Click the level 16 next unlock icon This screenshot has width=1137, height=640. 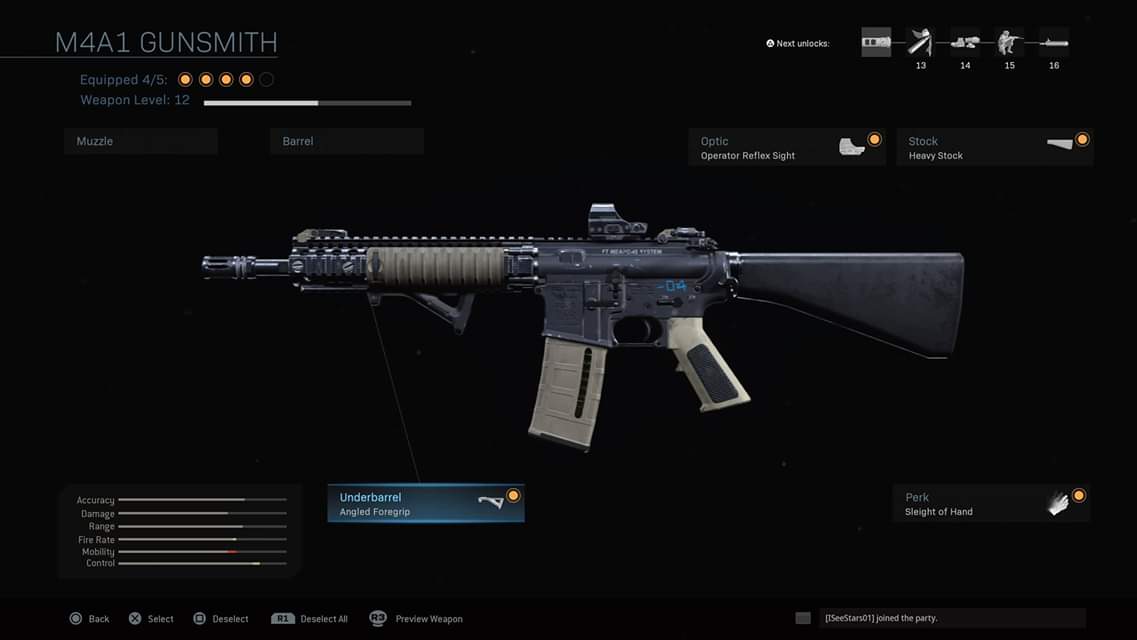coord(1054,43)
